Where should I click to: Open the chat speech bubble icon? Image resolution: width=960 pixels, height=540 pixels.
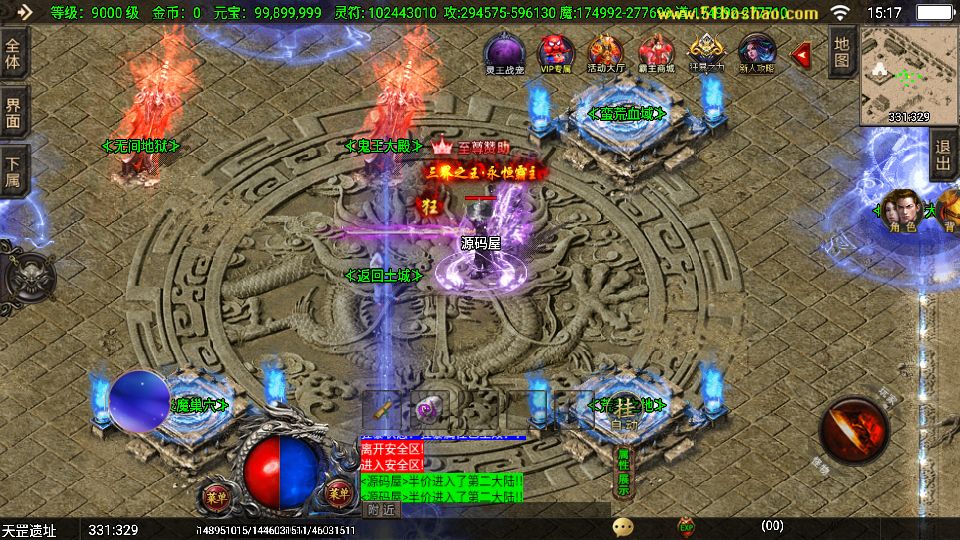coord(624,525)
